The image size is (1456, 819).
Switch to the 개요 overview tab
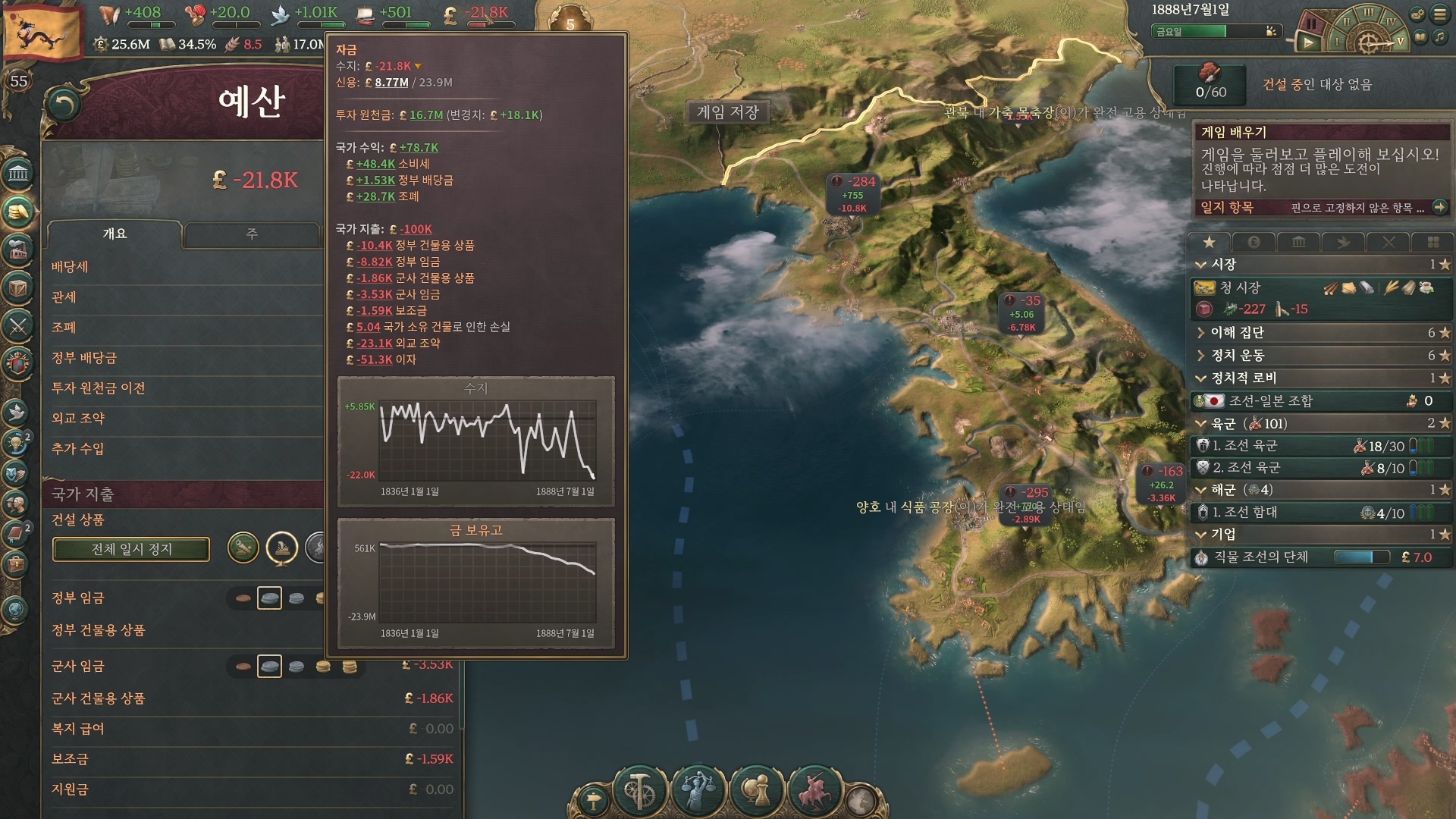[115, 234]
